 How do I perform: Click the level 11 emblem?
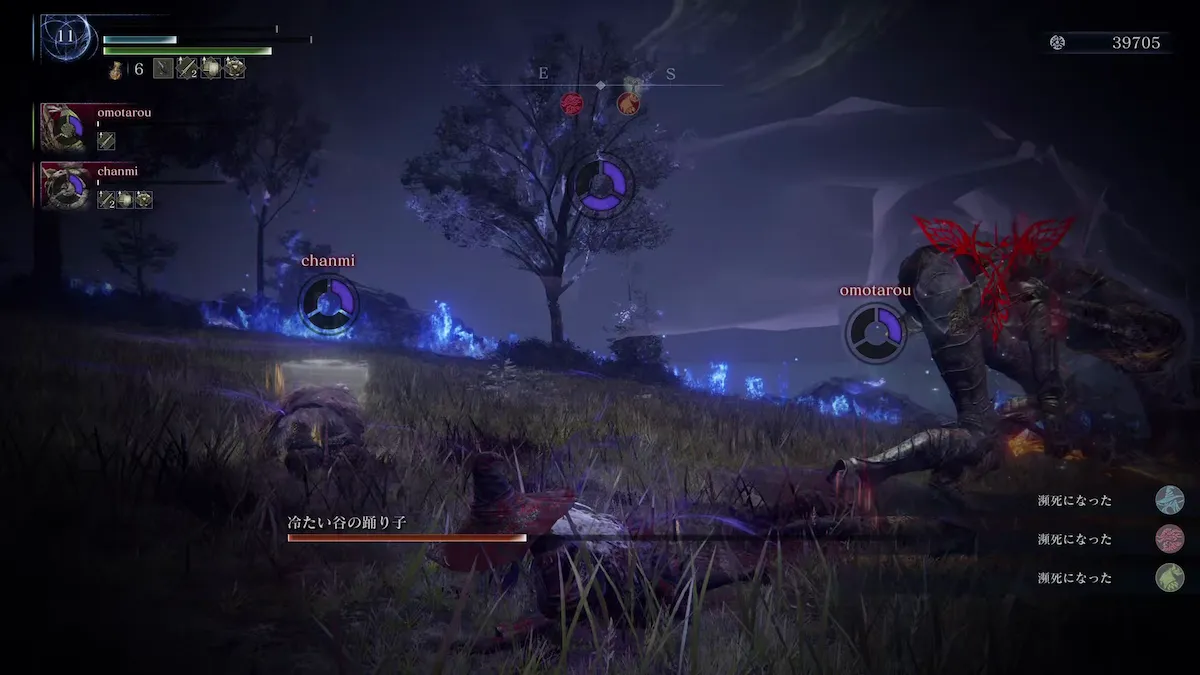pos(66,37)
